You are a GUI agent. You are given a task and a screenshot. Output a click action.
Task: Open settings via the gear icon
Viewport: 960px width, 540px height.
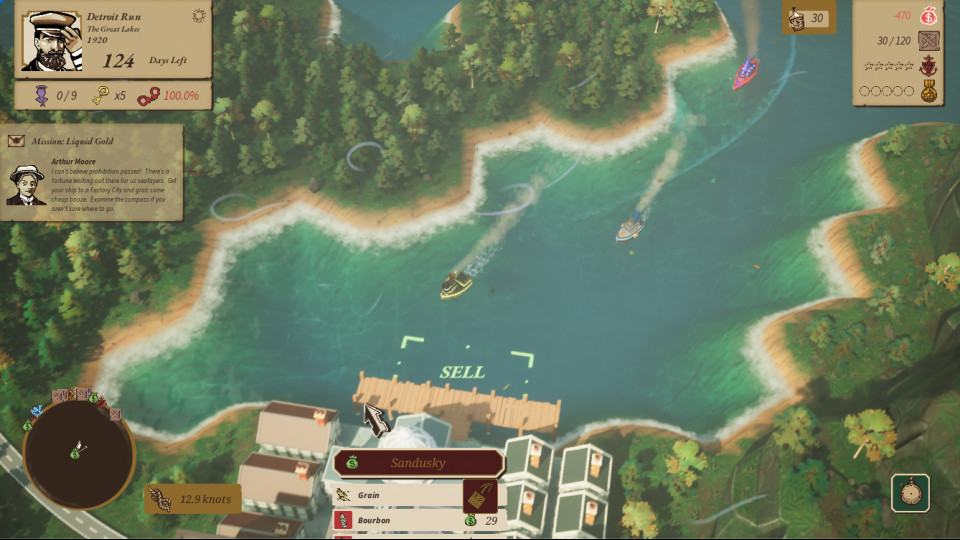198,16
